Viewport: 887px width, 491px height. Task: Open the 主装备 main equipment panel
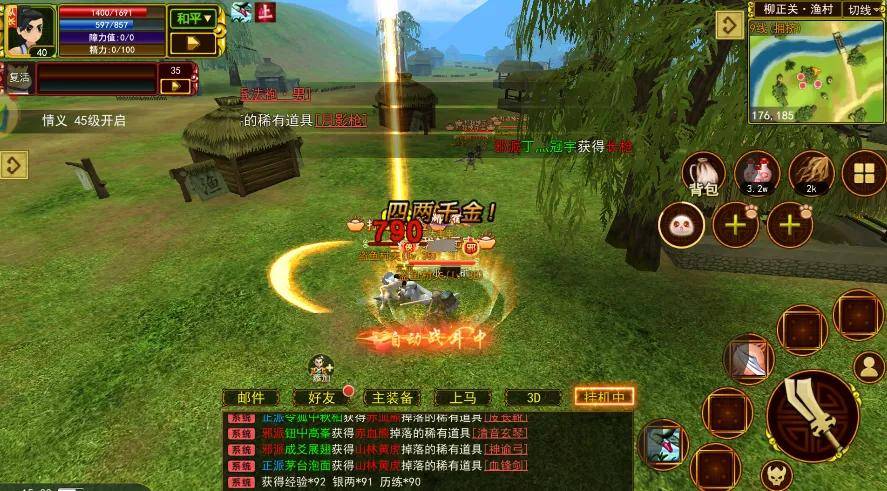(392, 397)
